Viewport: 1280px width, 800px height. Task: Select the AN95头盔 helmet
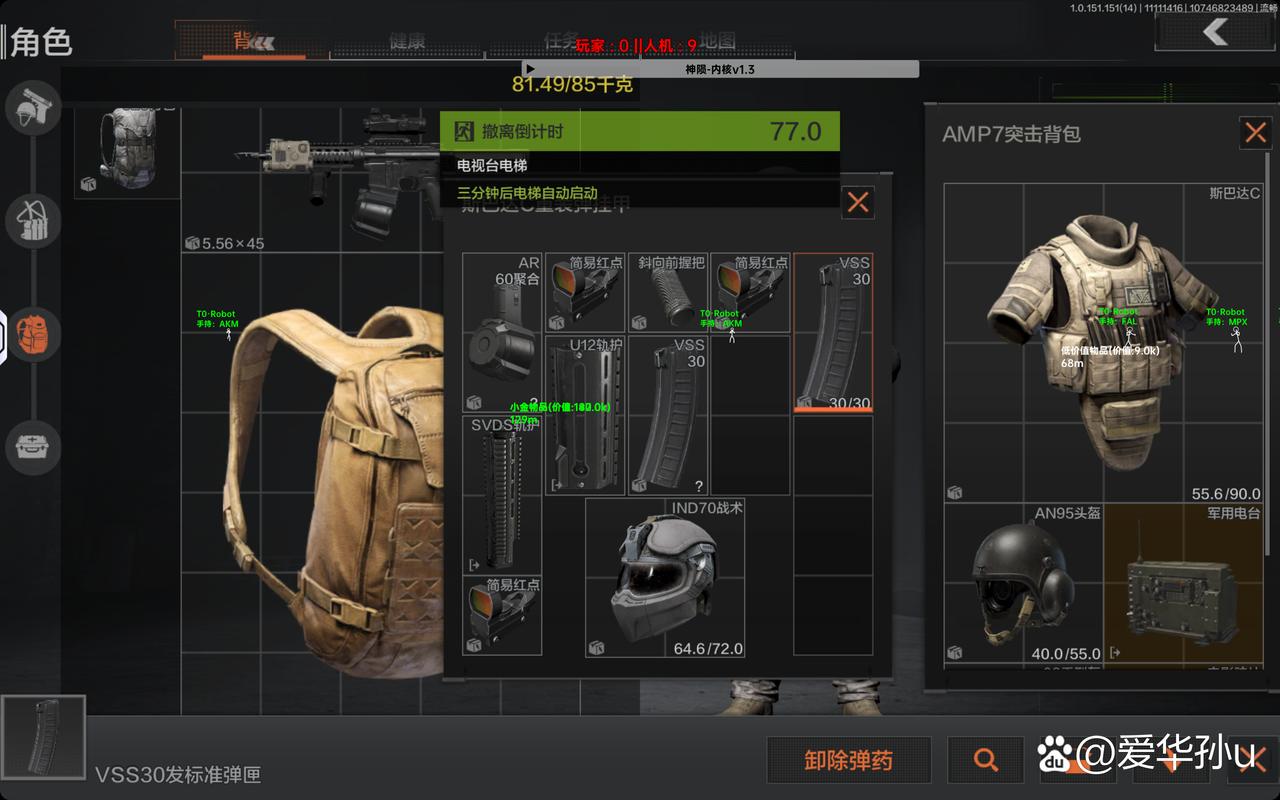pyautogui.click(x=1023, y=583)
